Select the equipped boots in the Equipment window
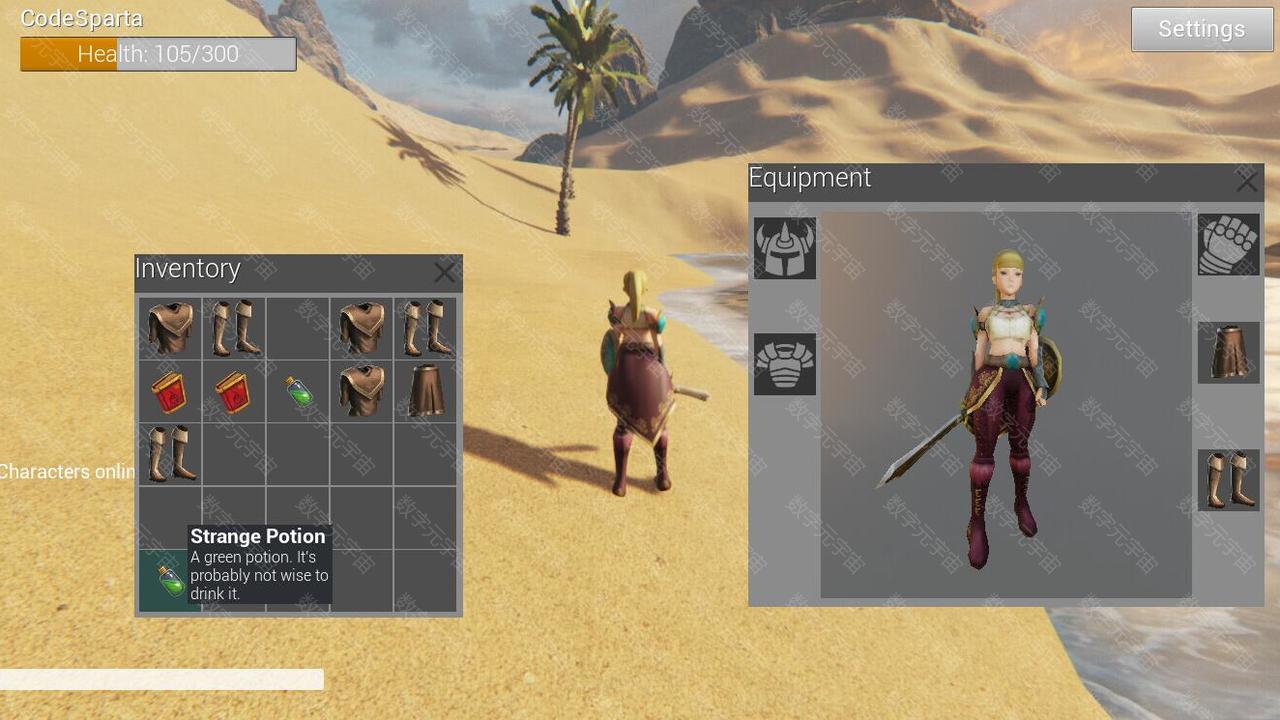Image resolution: width=1280 pixels, height=720 pixels. [x=1228, y=479]
